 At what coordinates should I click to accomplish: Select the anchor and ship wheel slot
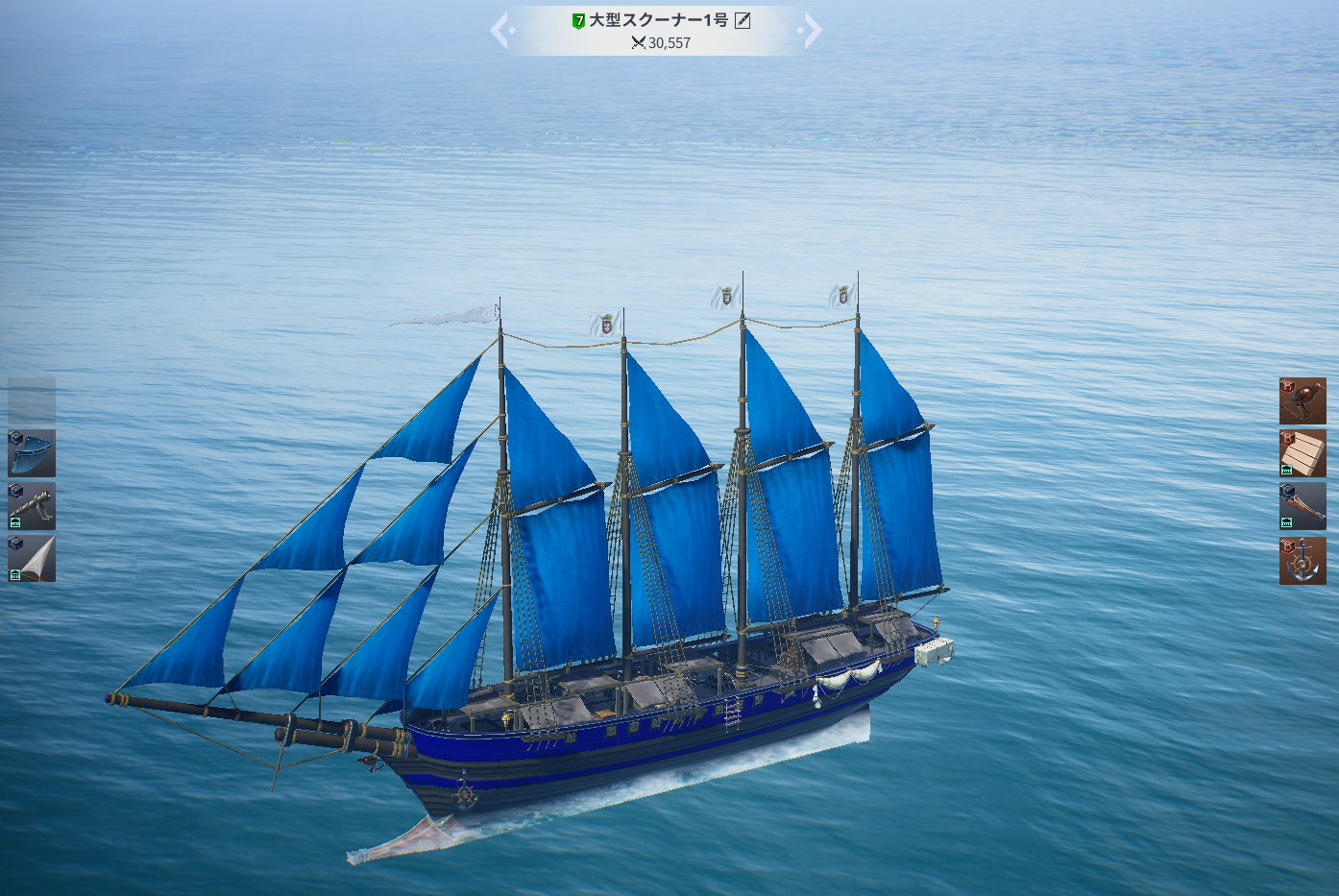pyautogui.click(x=1302, y=561)
